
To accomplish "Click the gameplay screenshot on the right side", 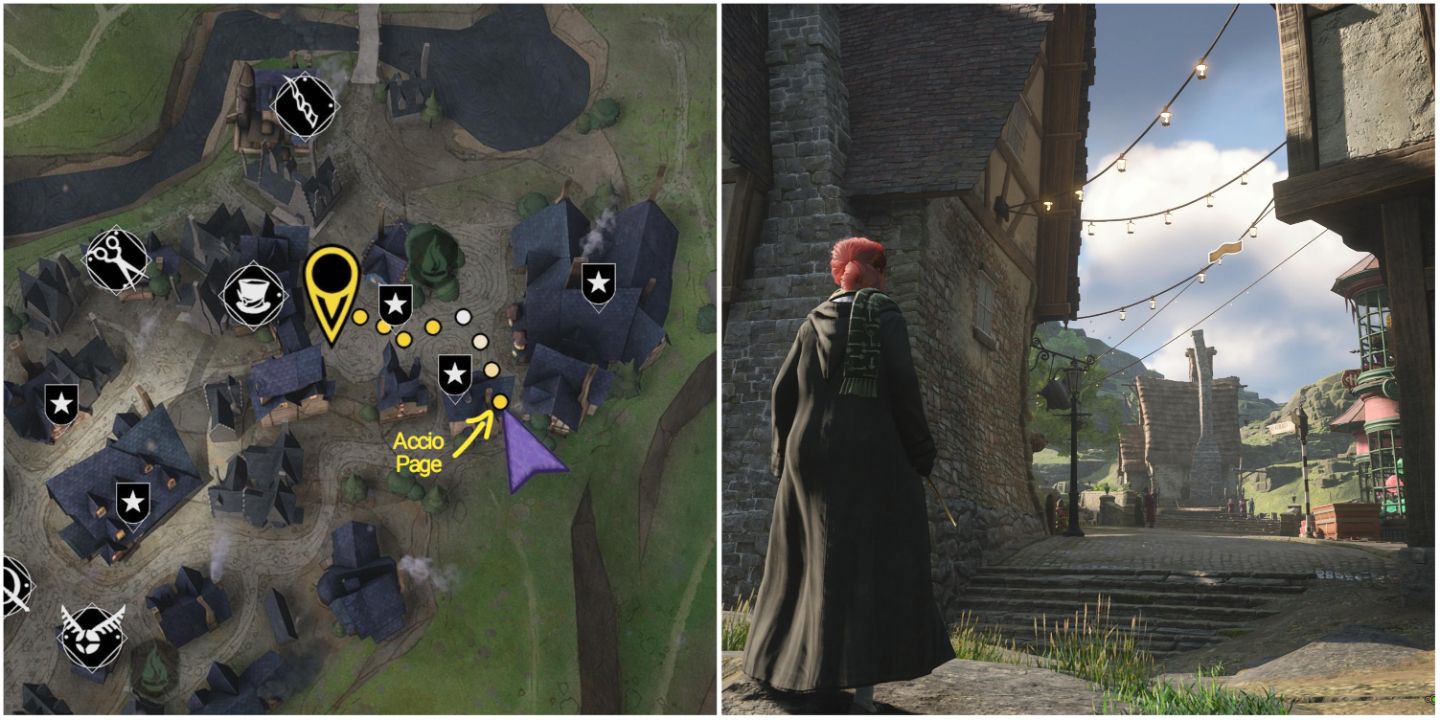I will tap(1080, 360).
